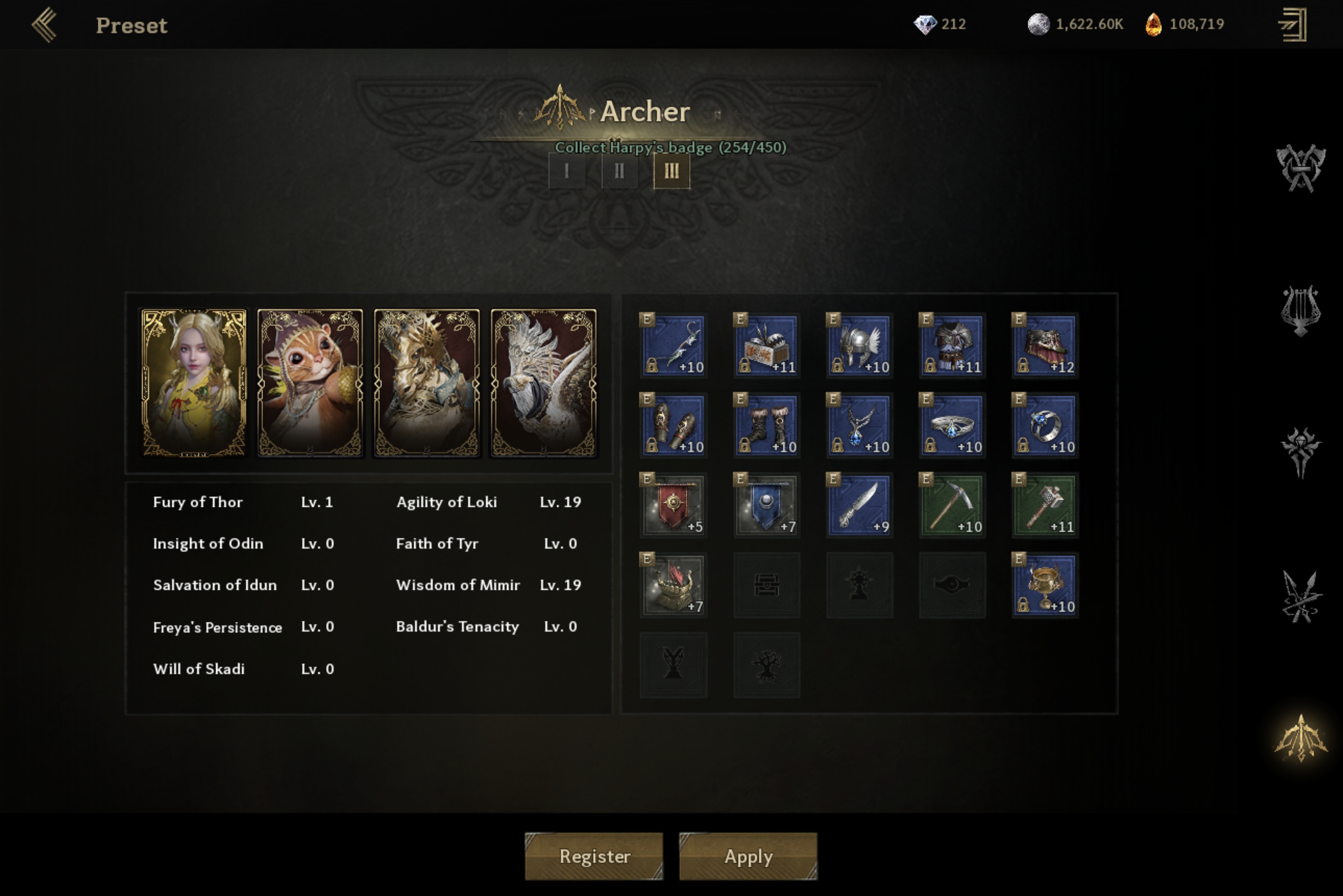The width and height of the screenshot is (1343, 896).
Task: Switch to preset slot II
Action: pyautogui.click(x=619, y=171)
